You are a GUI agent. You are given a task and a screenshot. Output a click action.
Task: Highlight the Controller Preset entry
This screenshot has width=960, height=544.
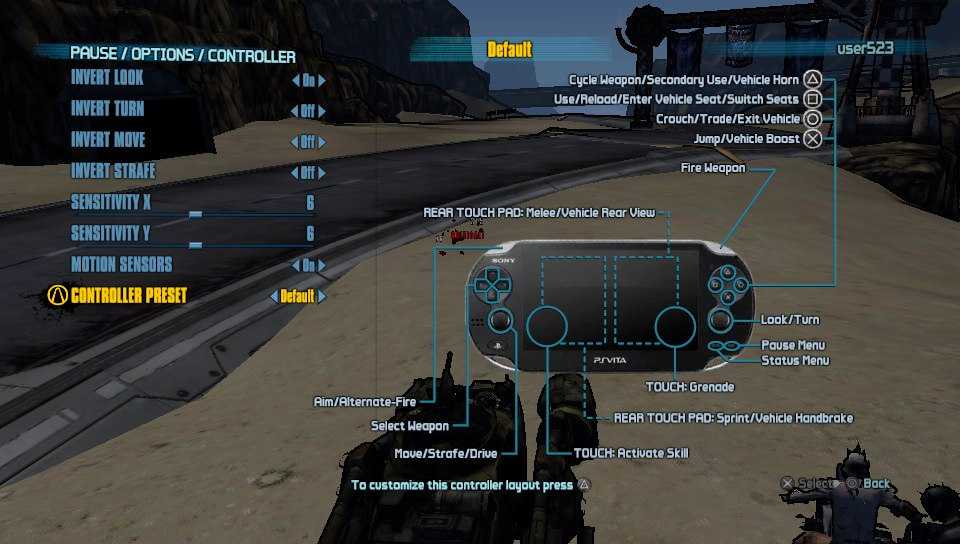tap(129, 296)
